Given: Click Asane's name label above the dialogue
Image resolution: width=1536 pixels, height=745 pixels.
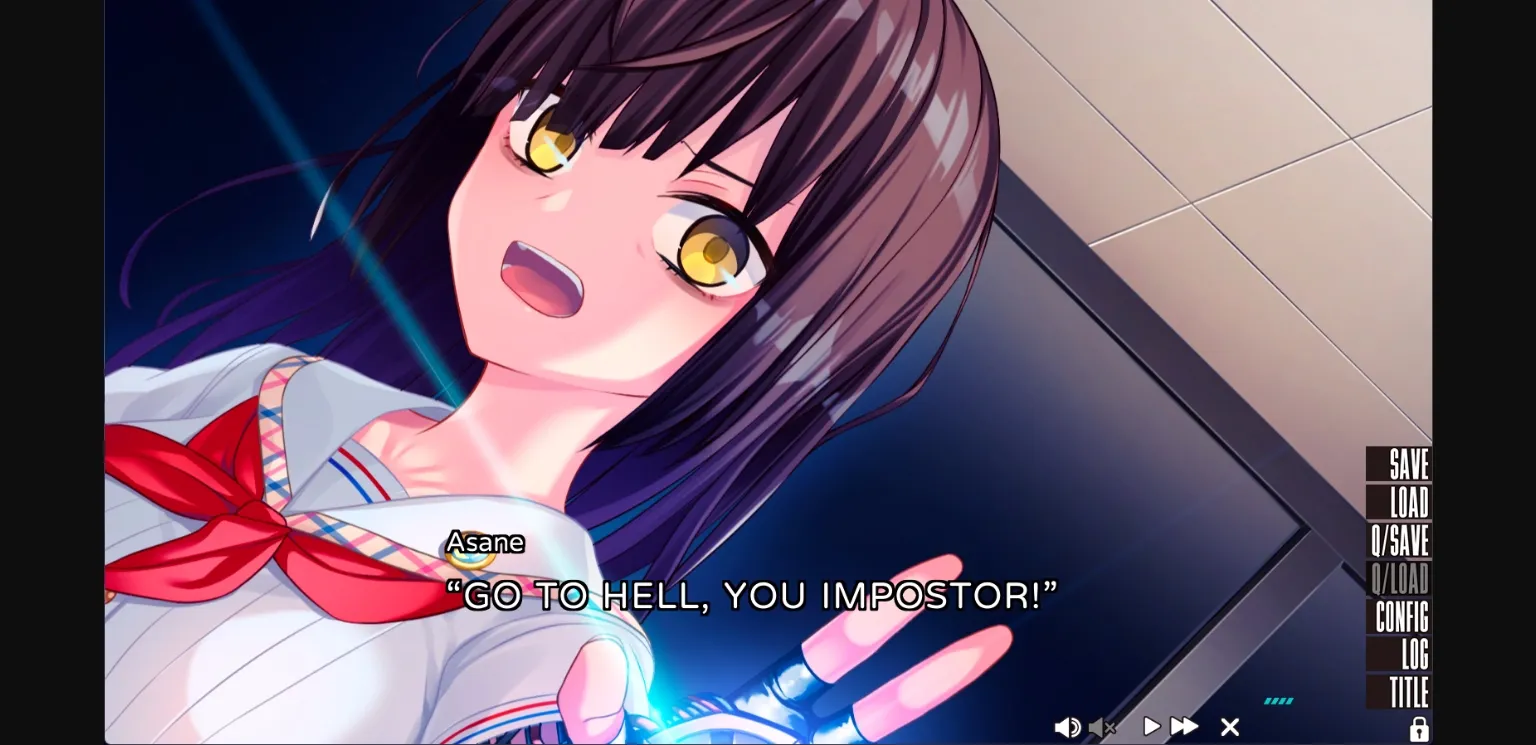Looking at the screenshot, I should [485, 542].
